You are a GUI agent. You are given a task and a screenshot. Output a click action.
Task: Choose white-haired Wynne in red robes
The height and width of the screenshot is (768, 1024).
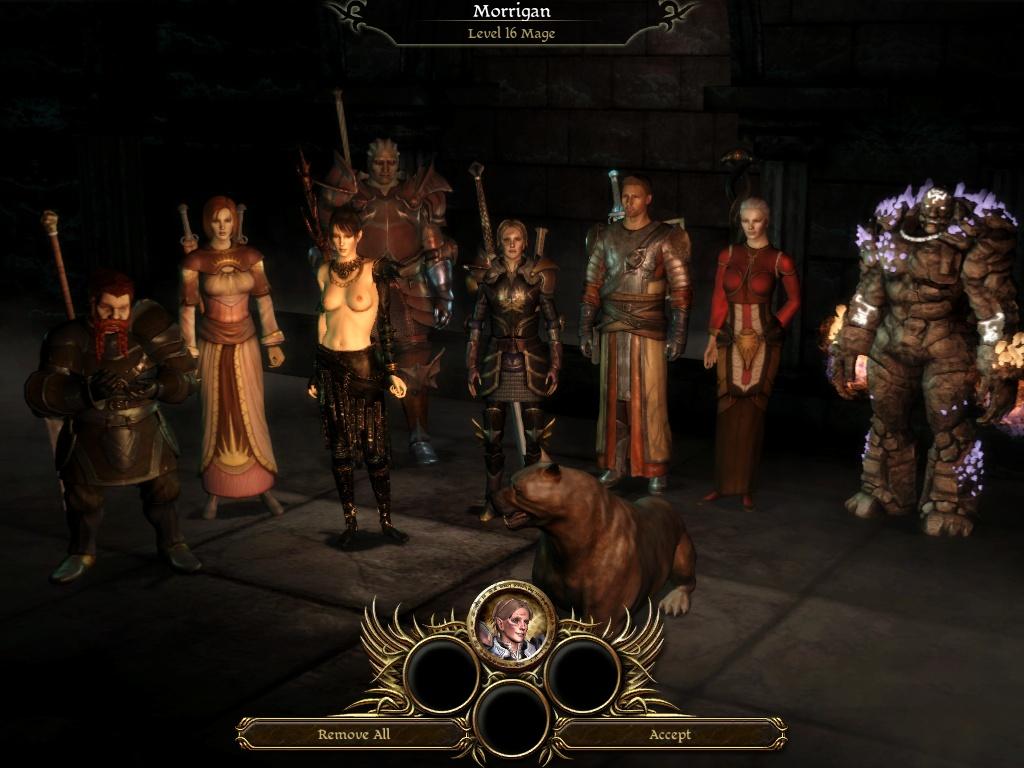(752, 340)
